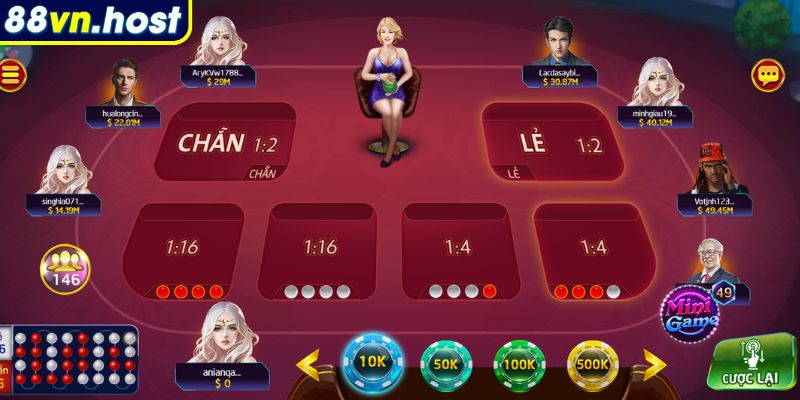
Task: Open the chat speech bubble
Action: click(x=768, y=75)
